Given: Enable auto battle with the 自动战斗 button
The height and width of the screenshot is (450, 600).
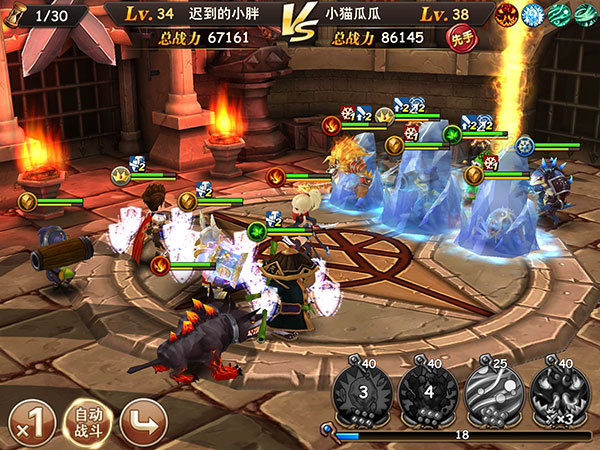Looking at the screenshot, I should point(87,421).
